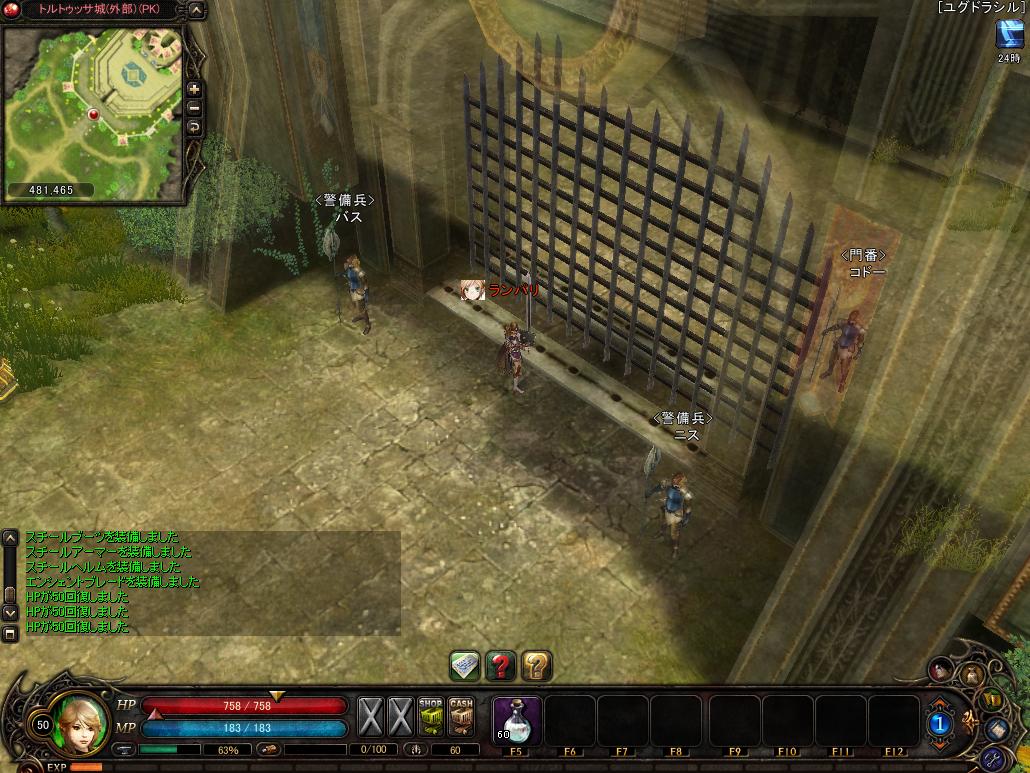Use the potion in the F5 hotbar slot
The width and height of the screenshot is (1030, 773).
(x=517, y=719)
